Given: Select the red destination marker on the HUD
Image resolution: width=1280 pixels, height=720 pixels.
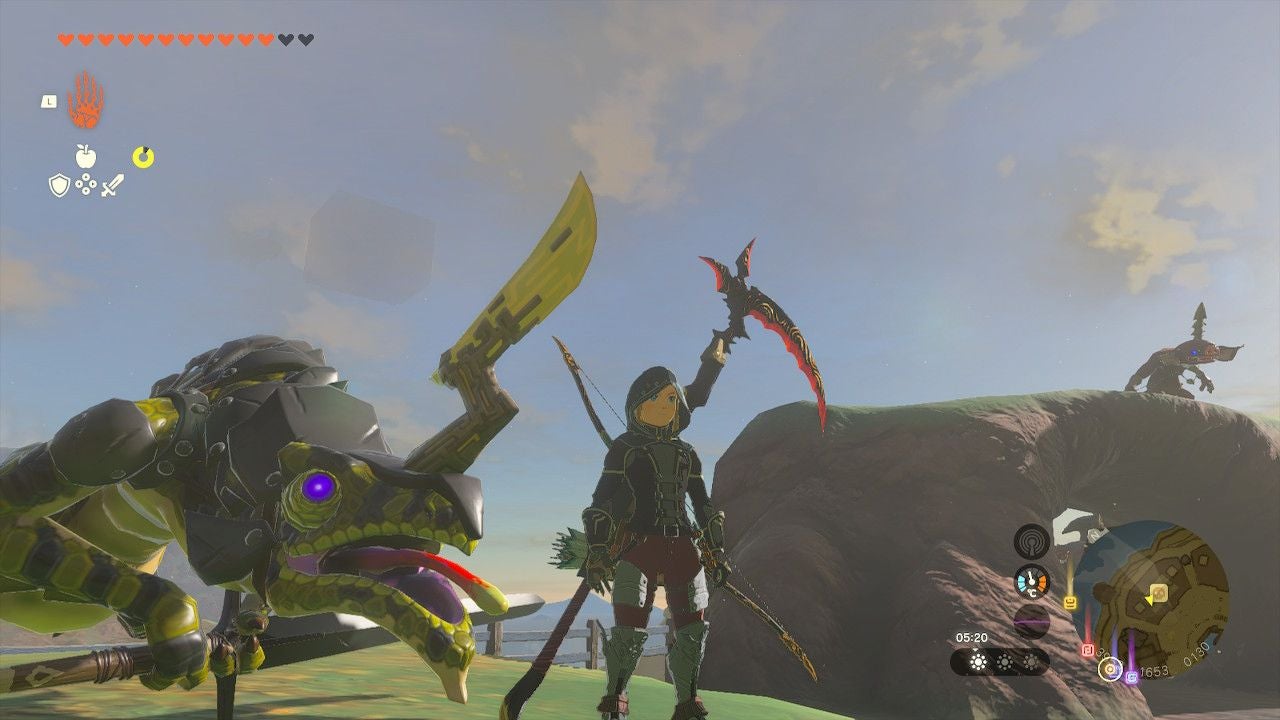Looking at the screenshot, I should (x=1088, y=648).
